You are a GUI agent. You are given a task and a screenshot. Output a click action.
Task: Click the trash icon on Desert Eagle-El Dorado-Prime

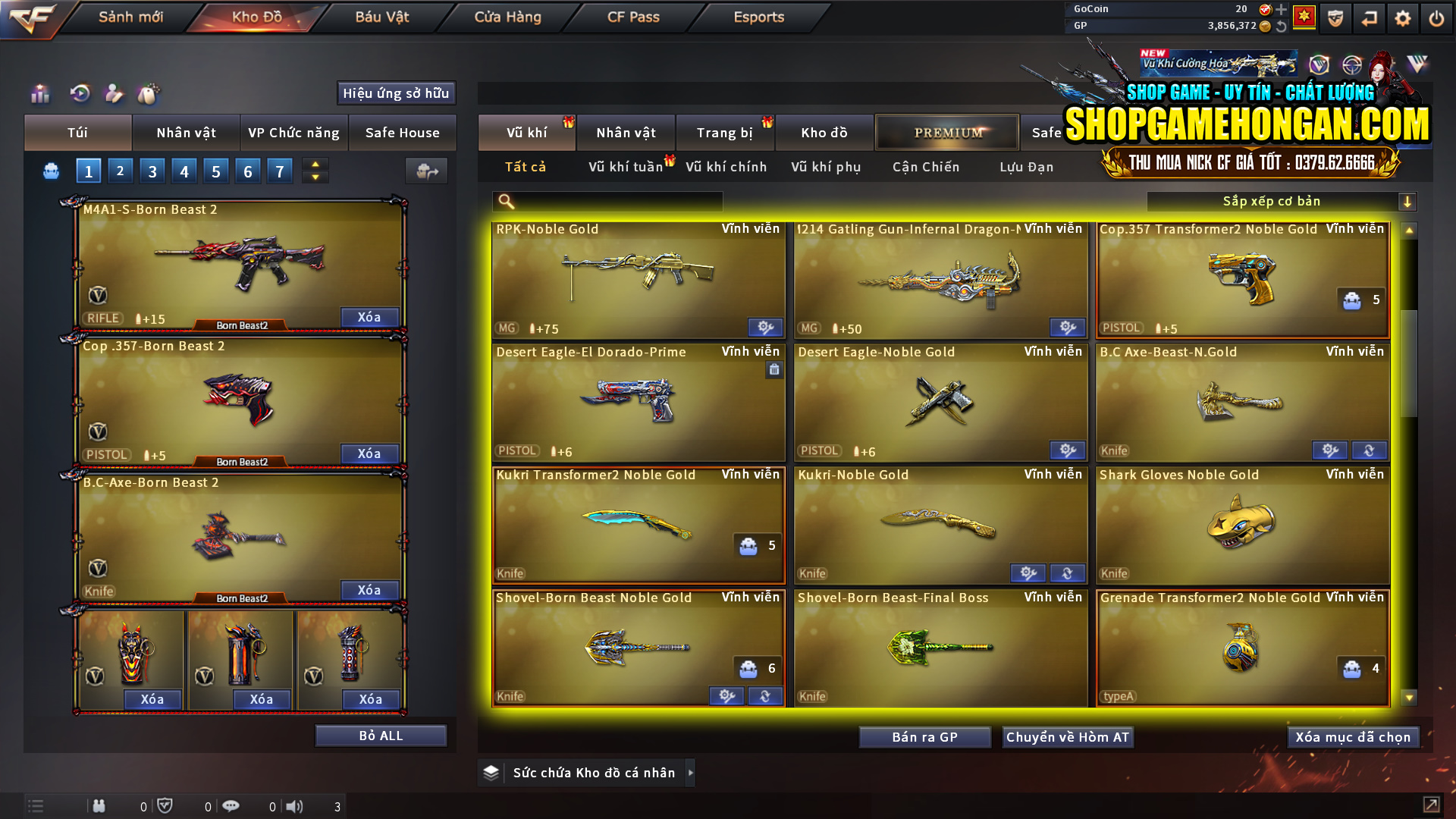tap(773, 369)
